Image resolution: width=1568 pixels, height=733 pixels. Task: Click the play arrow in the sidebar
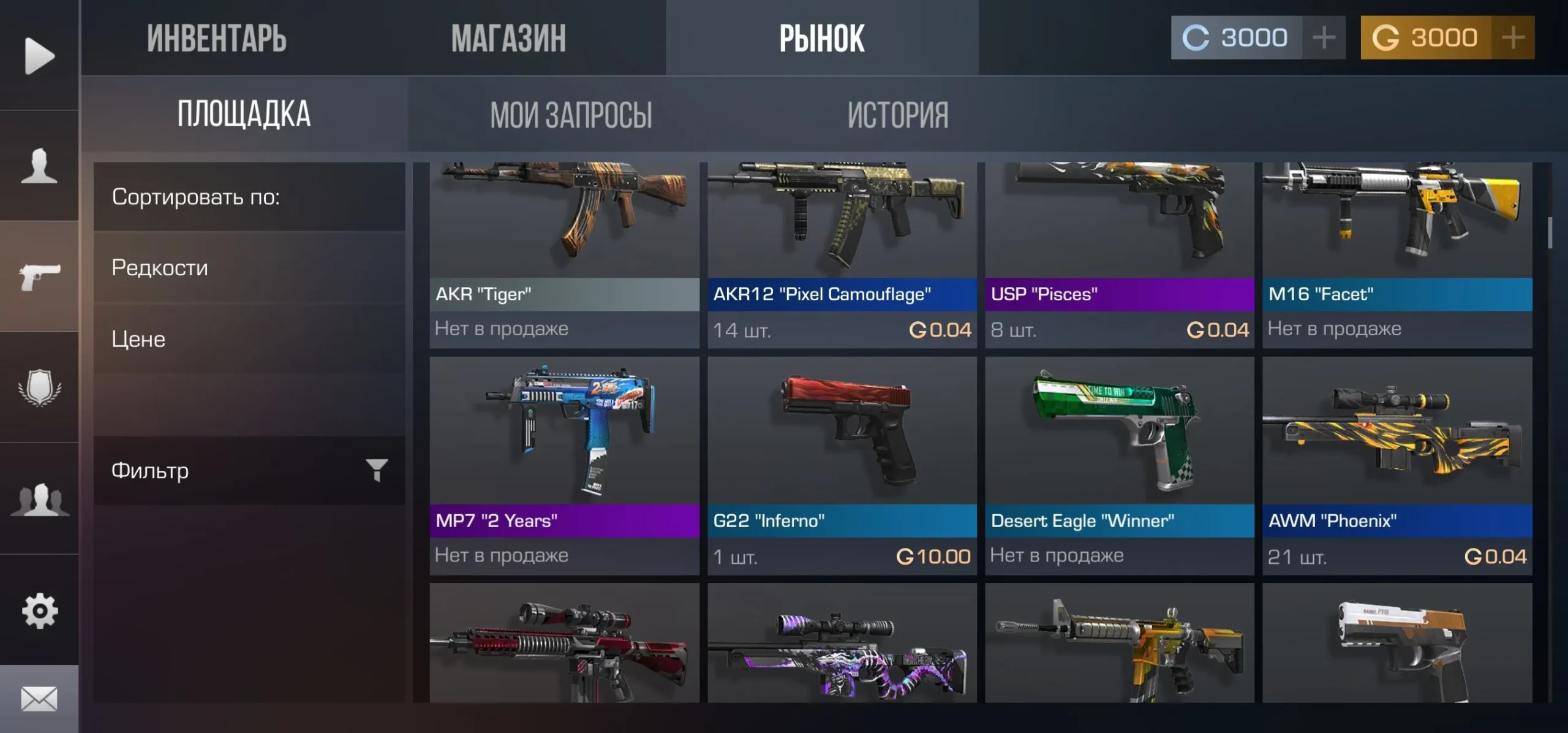point(39,56)
